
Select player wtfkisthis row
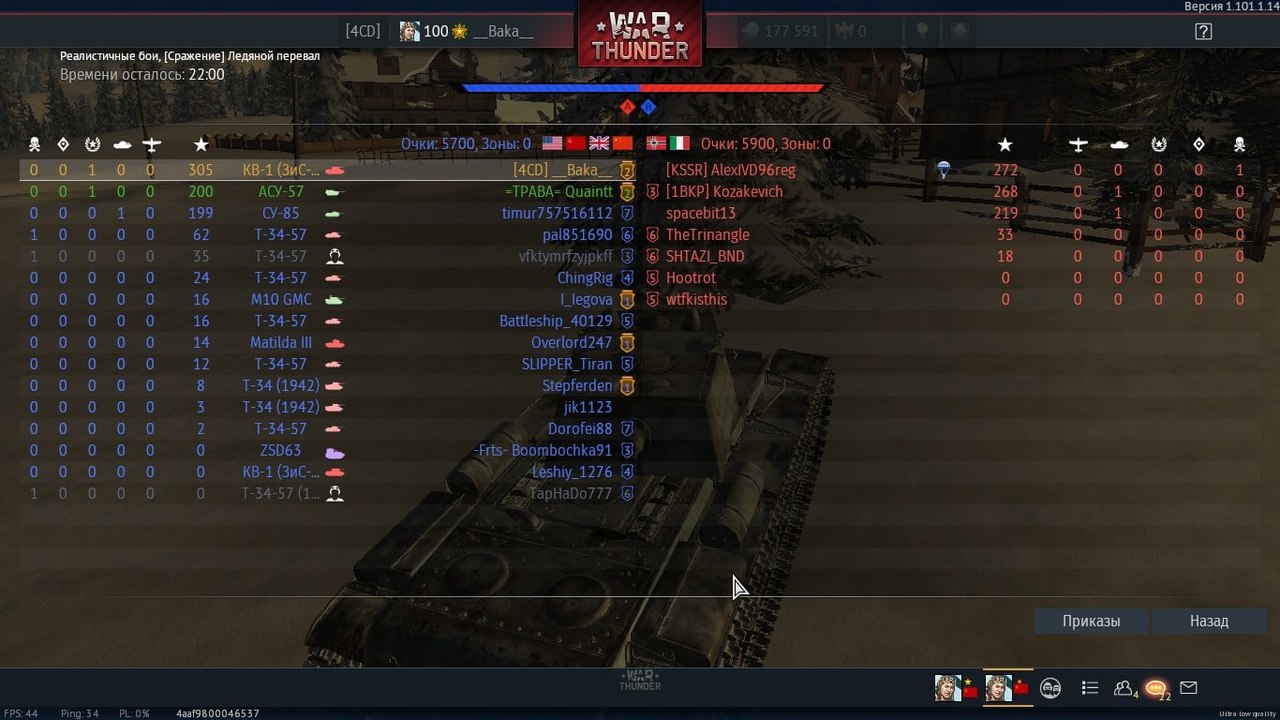click(696, 300)
